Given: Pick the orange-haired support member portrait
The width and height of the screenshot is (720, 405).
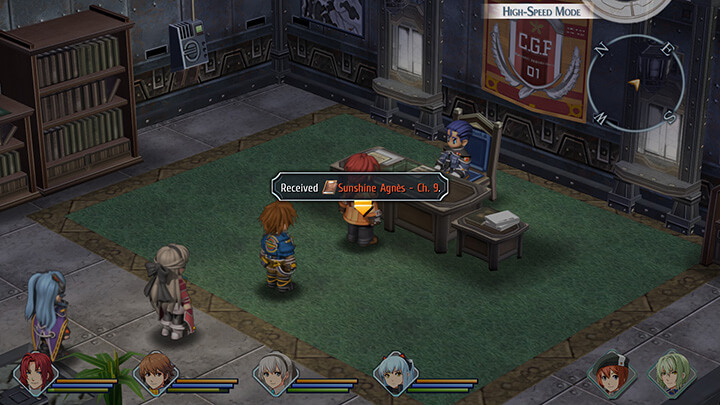Looking at the screenshot, I should pyautogui.click(x=610, y=375).
